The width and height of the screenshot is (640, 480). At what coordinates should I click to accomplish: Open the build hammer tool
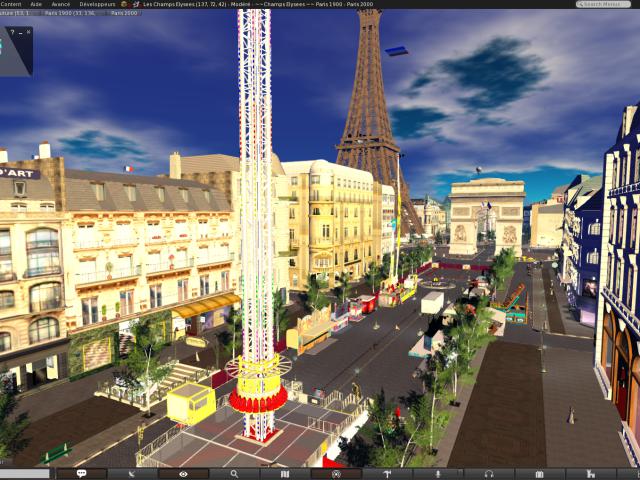[x=387, y=474]
